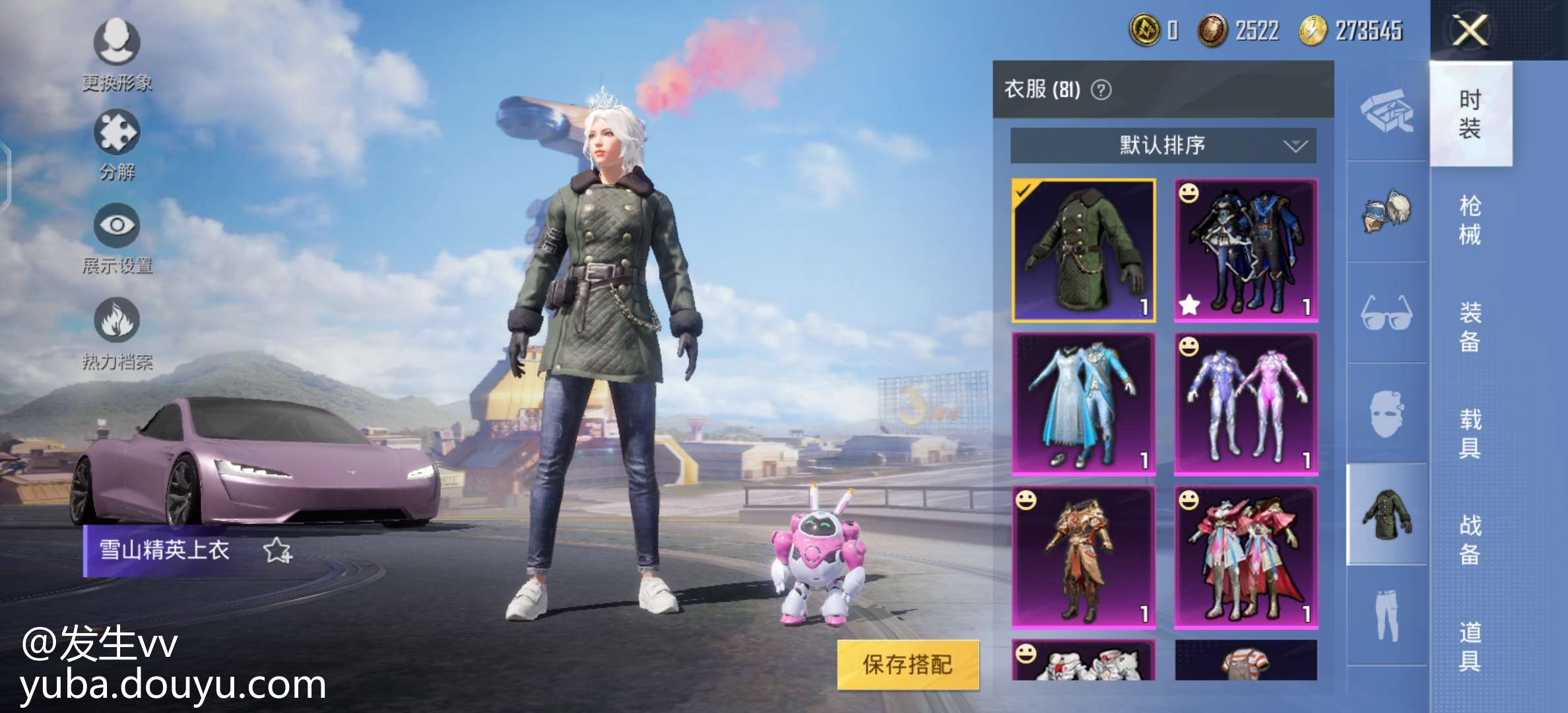This screenshot has height=713, width=1568.
Task: Switch to the 载具 vehicles tab
Action: pos(1470,433)
